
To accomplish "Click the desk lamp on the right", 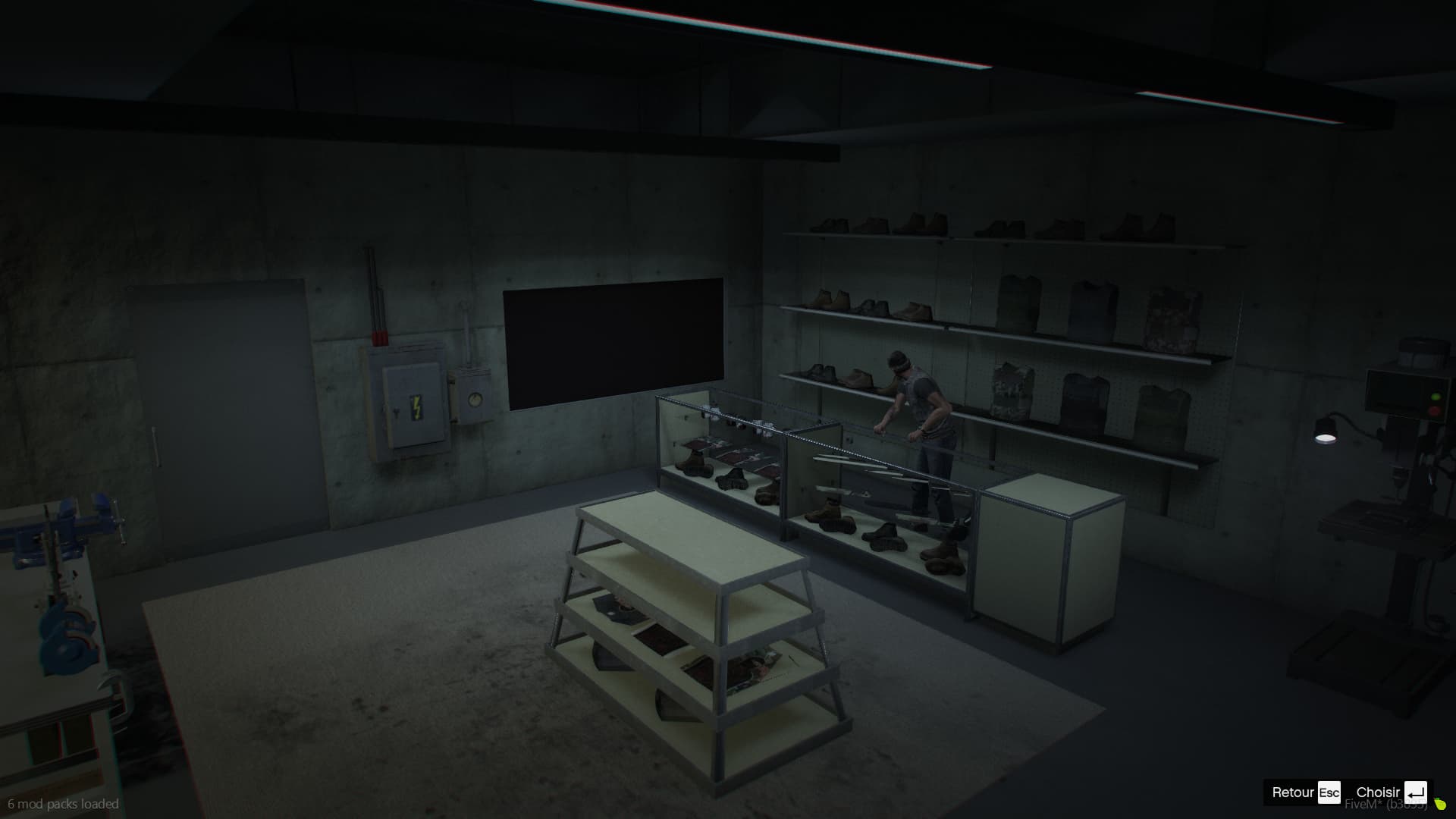I will pos(1326,432).
